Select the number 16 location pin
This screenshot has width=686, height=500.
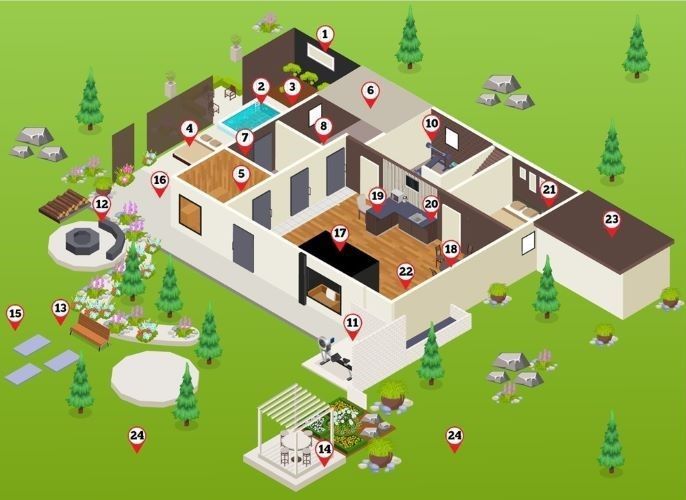(x=160, y=182)
